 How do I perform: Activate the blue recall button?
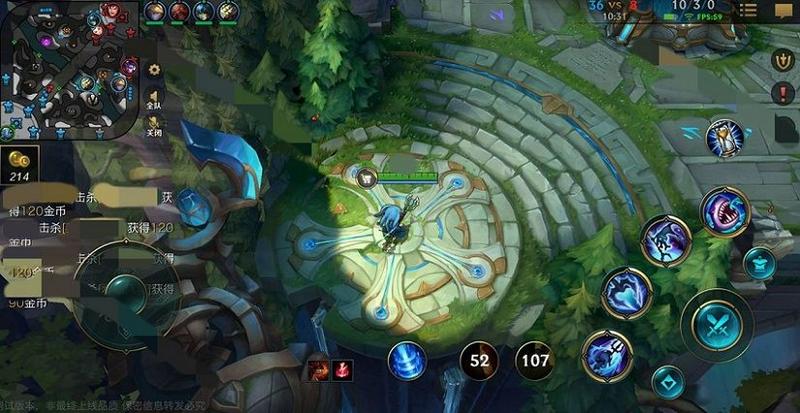(407, 360)
